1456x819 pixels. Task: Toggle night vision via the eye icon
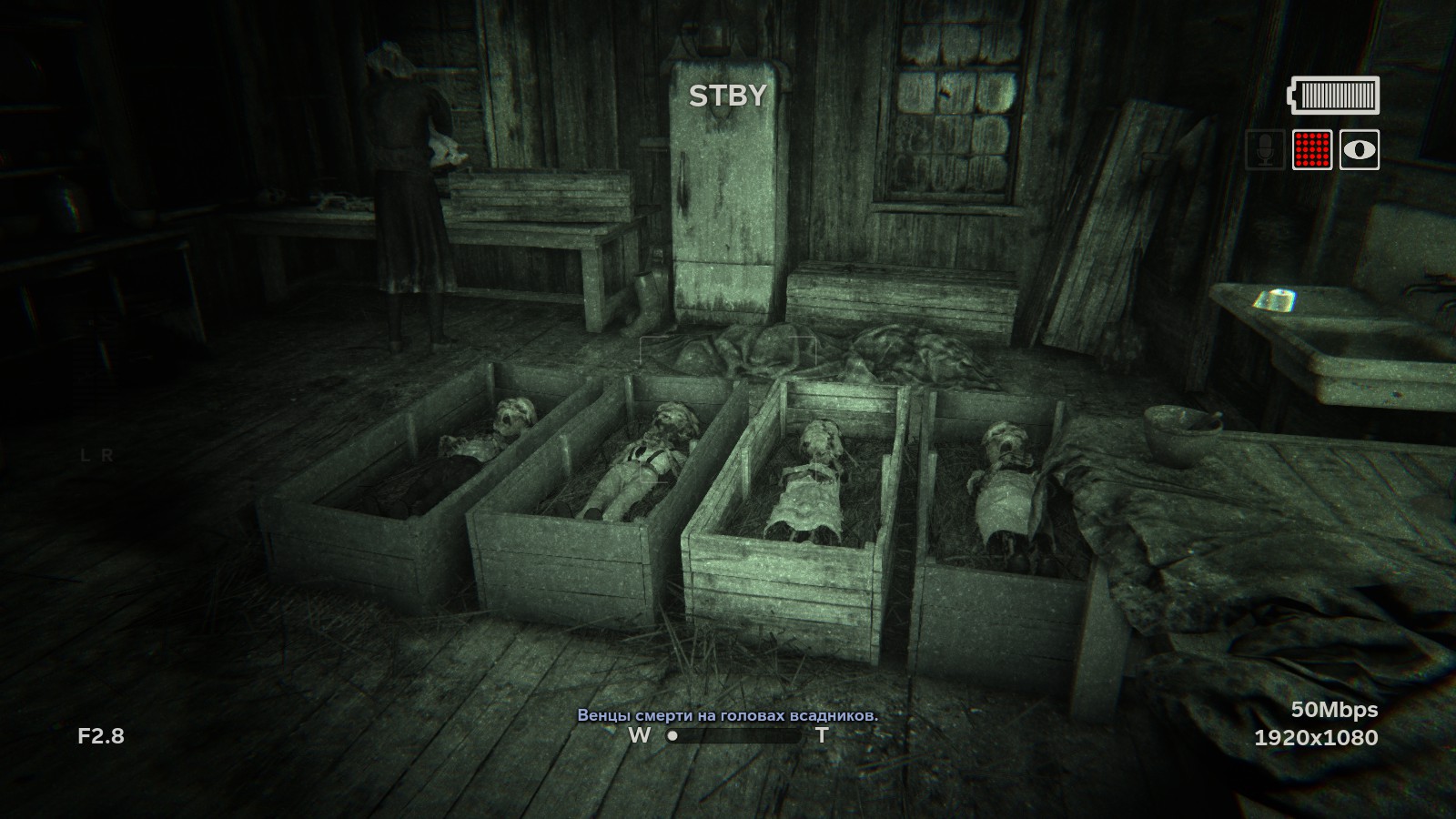[x=1358, y=147]
